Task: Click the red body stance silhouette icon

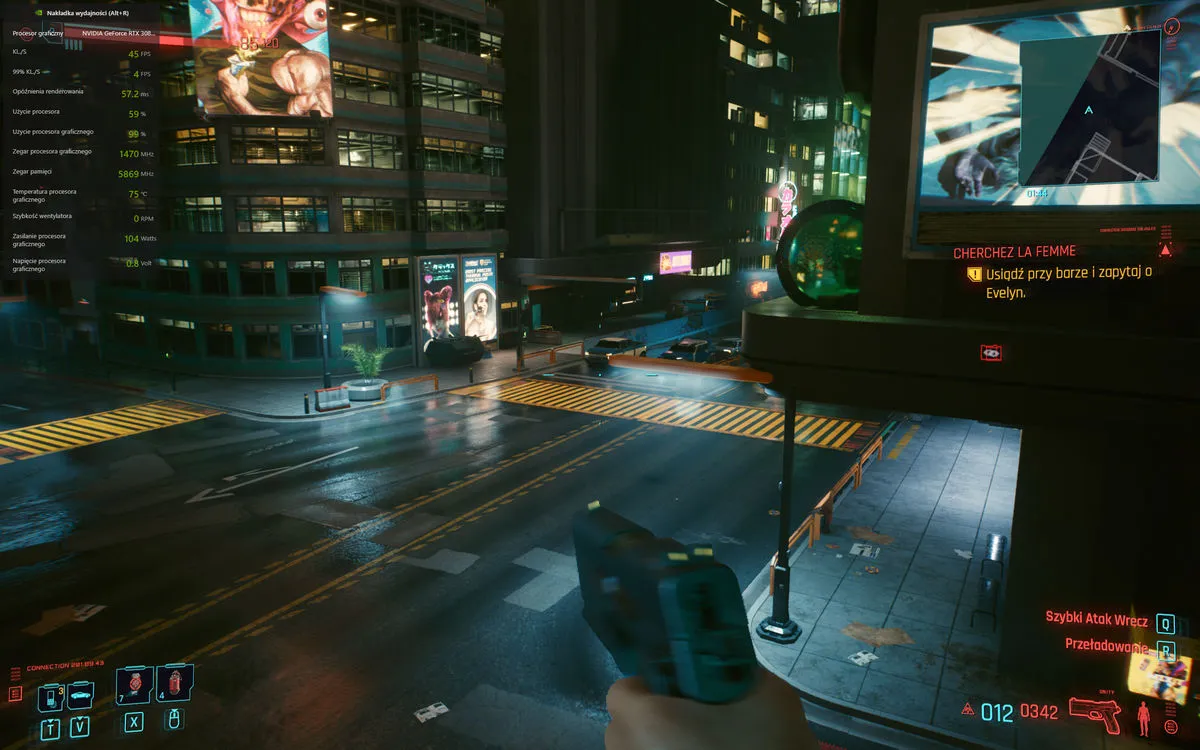Action: pyautogui.click(x=1143, y=717)
